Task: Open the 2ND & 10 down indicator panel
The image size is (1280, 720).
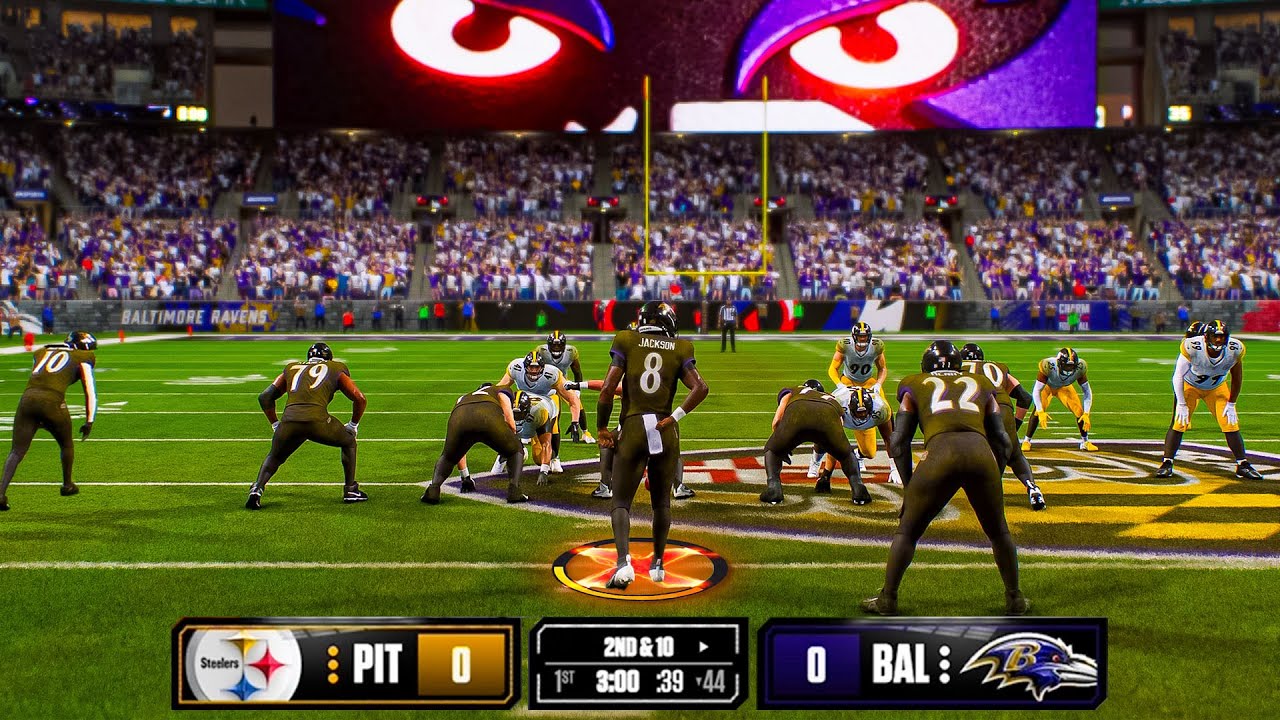Action: [637, 648]
